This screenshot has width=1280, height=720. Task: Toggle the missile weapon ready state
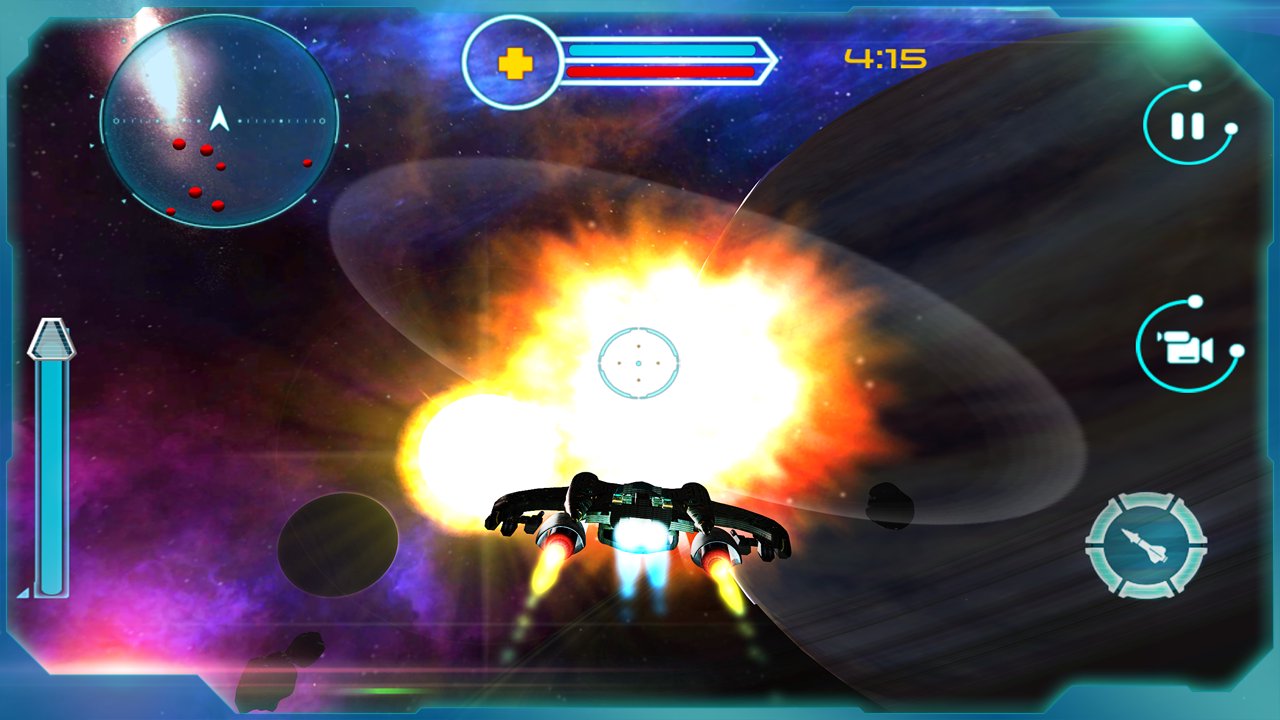click(1146, 543)
